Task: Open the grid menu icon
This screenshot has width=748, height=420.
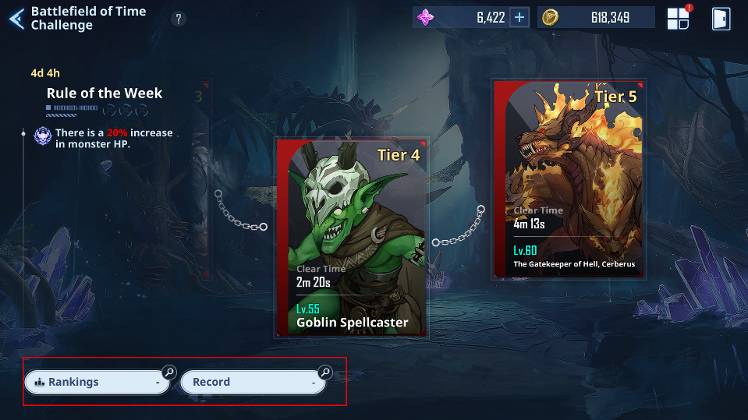Action: coord(678,18)
